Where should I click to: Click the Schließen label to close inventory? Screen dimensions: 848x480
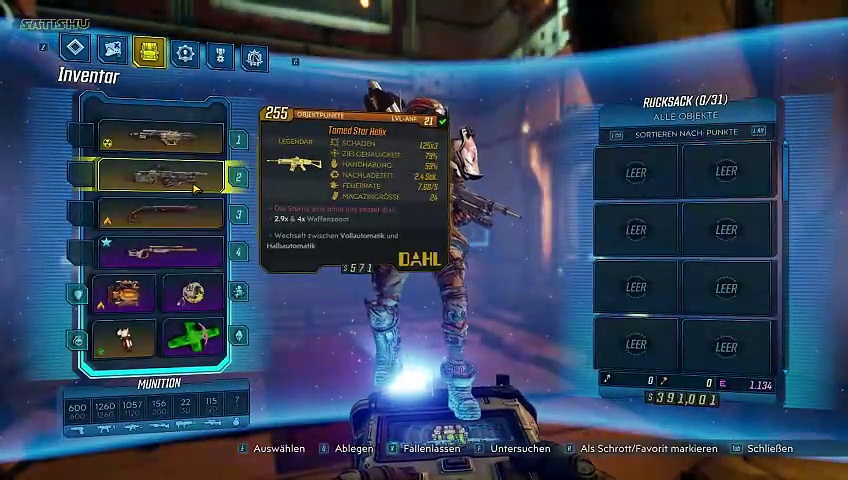[x=769, y=449]
